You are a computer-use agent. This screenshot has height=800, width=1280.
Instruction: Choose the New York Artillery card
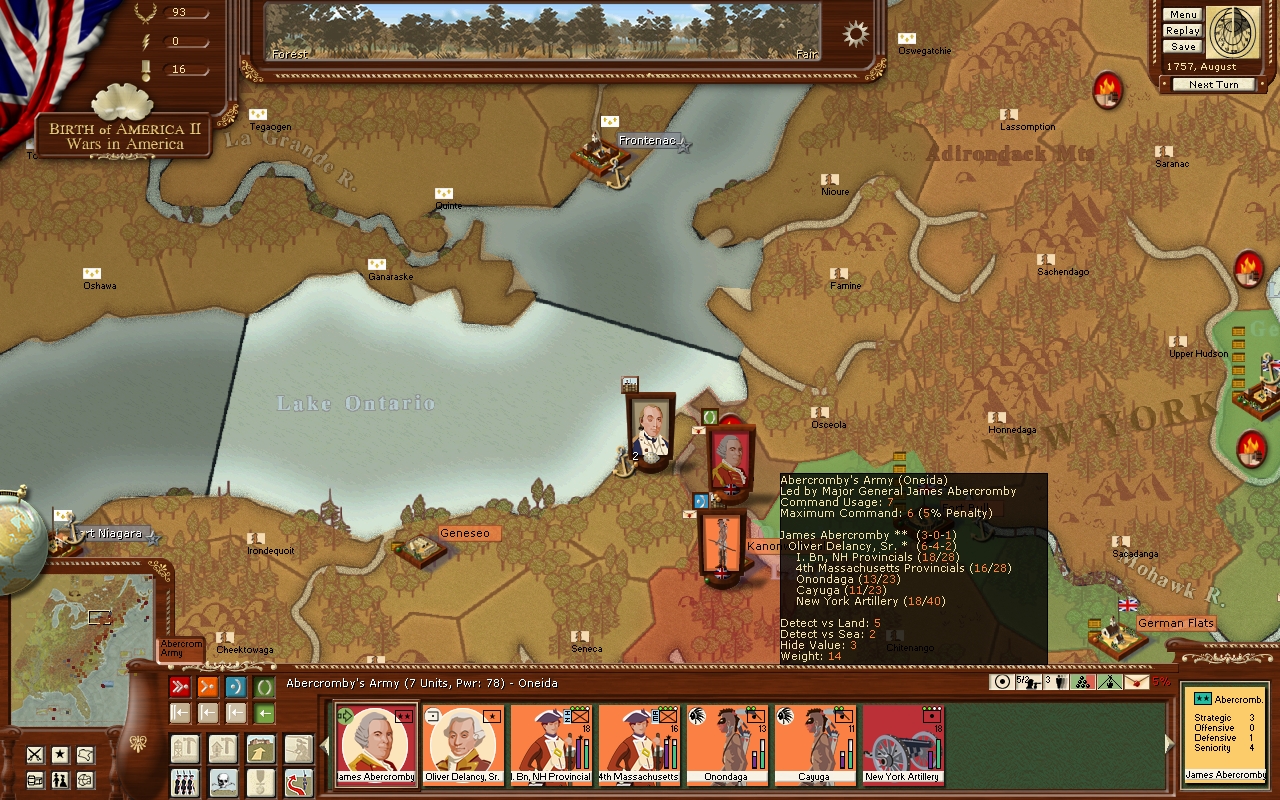902,745
